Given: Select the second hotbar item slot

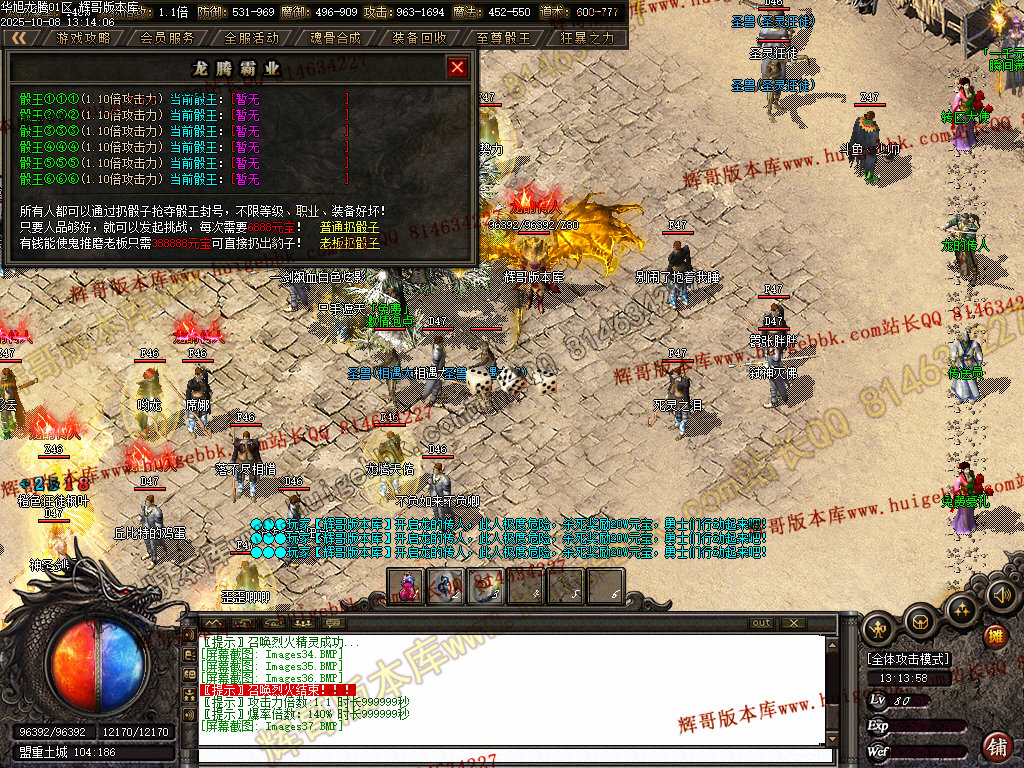Looking at the screenshot, I should click(446, 586).
